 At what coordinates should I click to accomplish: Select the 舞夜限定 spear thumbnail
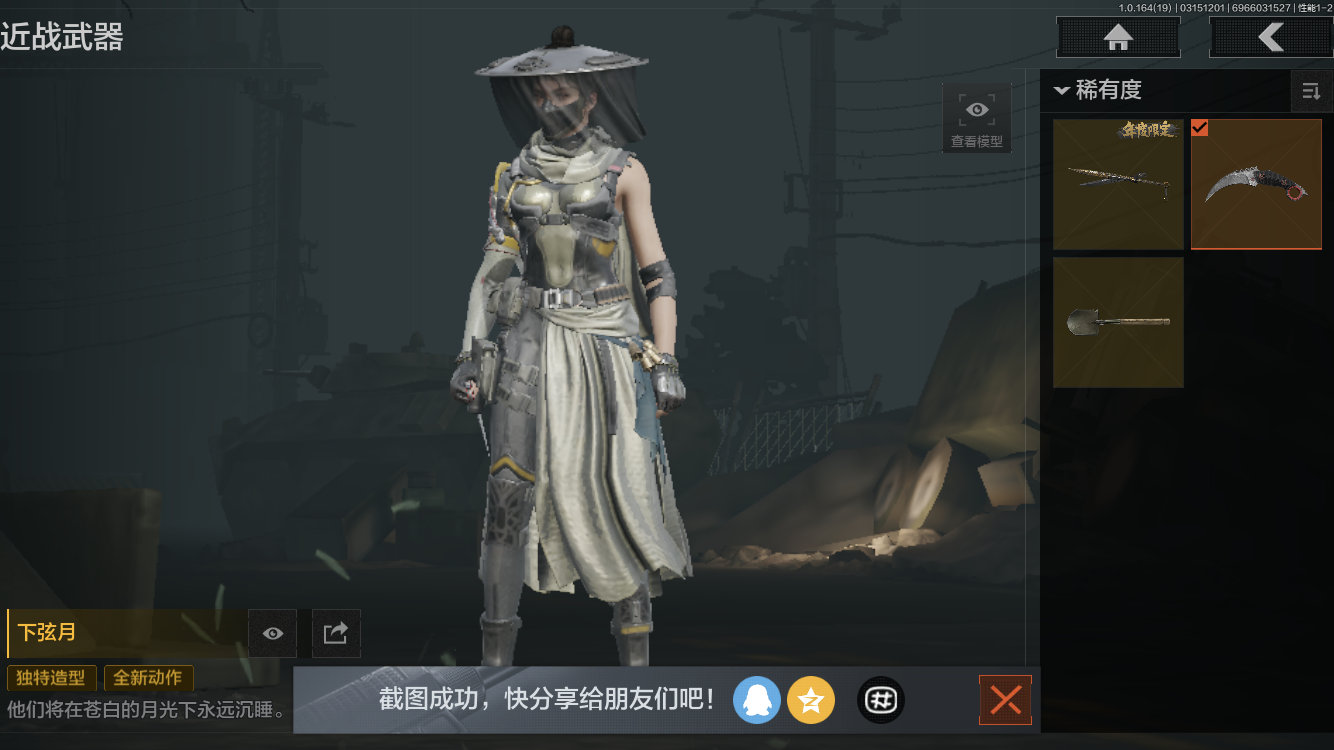pyautogui.click(x=1117, y=184)
